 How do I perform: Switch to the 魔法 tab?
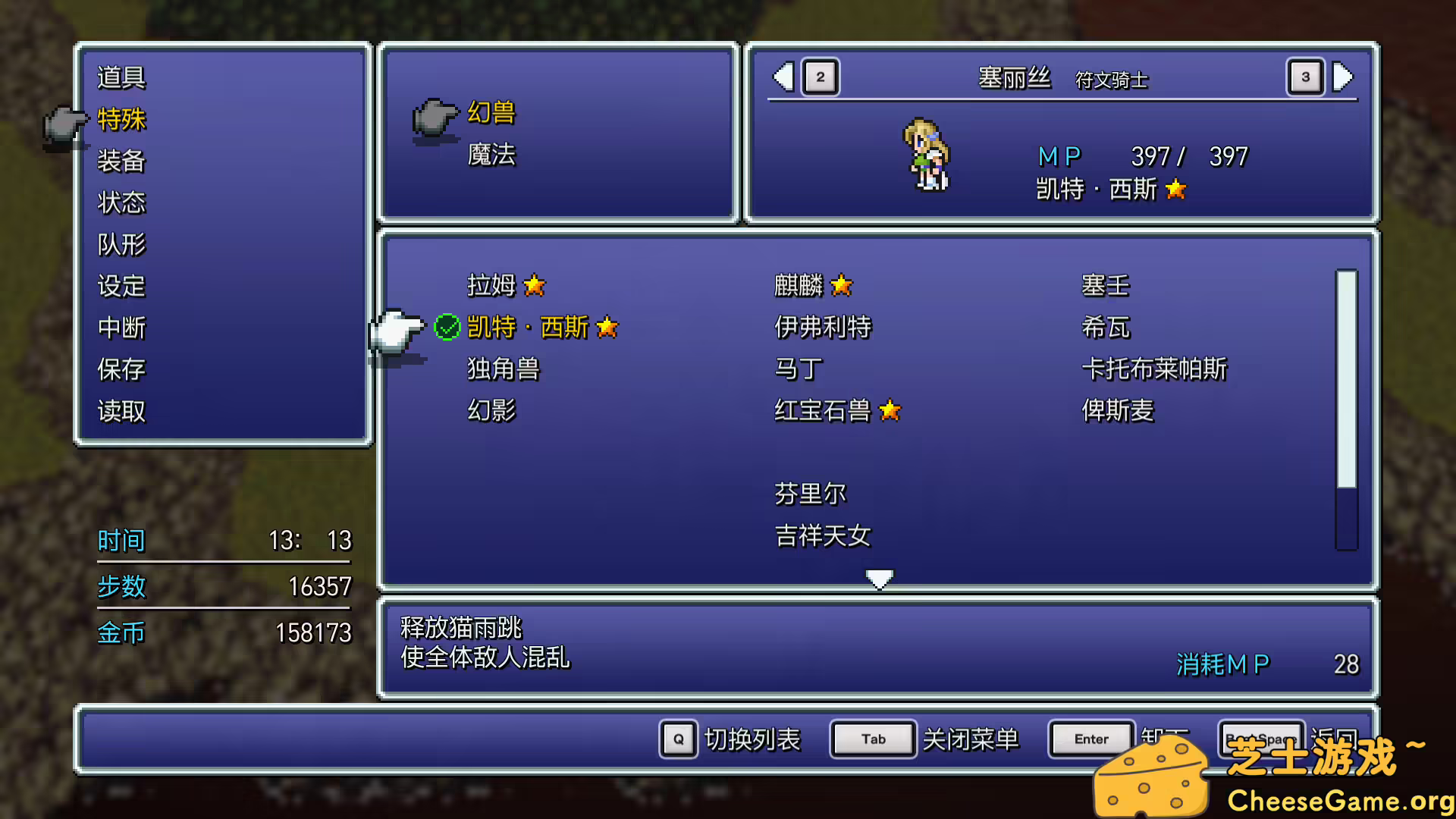point(491,154)
